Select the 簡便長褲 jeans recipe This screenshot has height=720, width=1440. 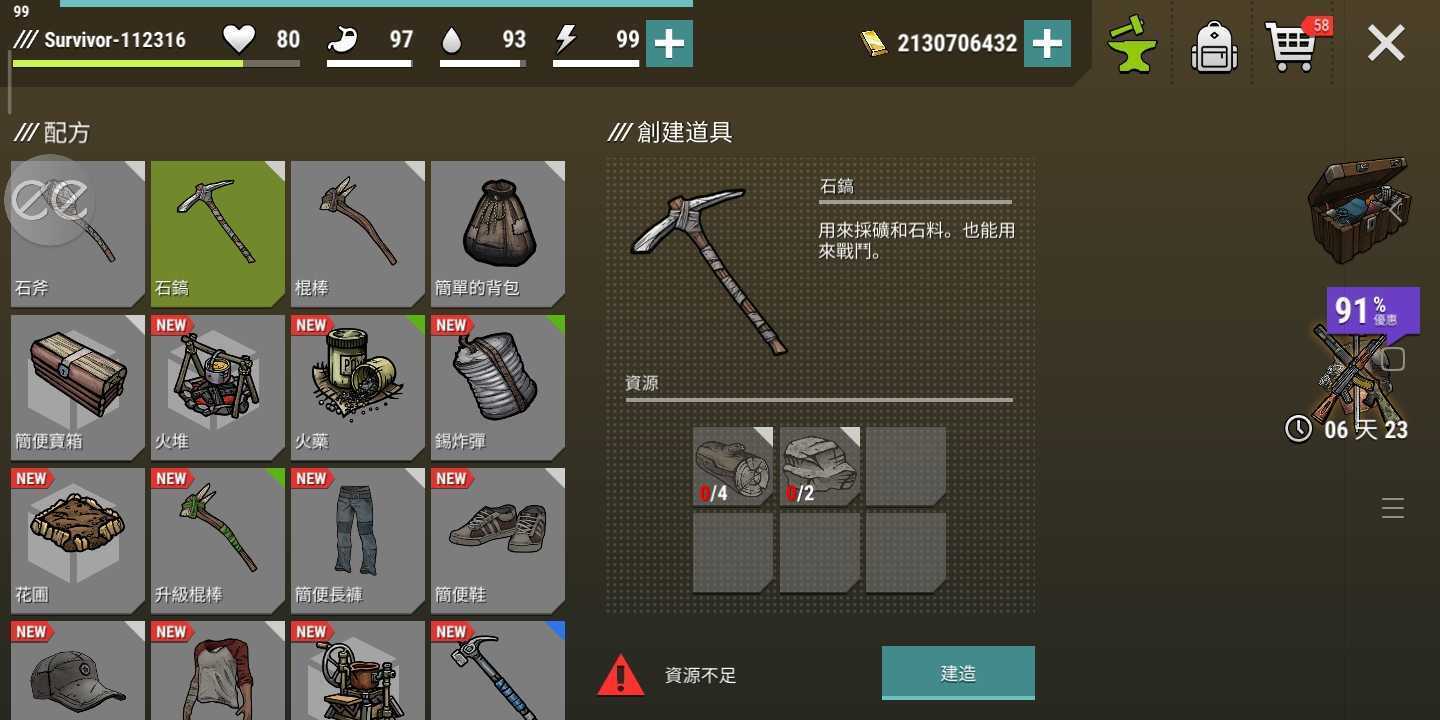357,538
